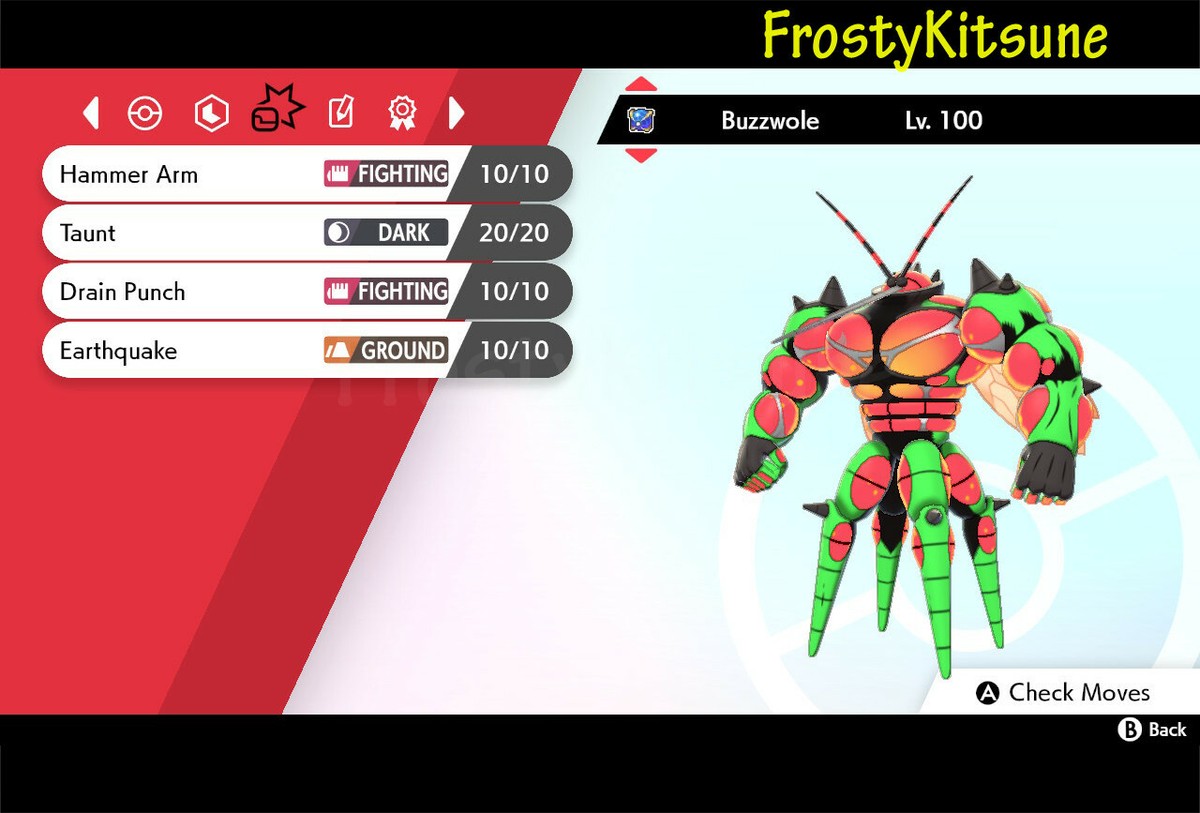Open the hexagon stats tab
The image size is (1200, 813).
211,114
